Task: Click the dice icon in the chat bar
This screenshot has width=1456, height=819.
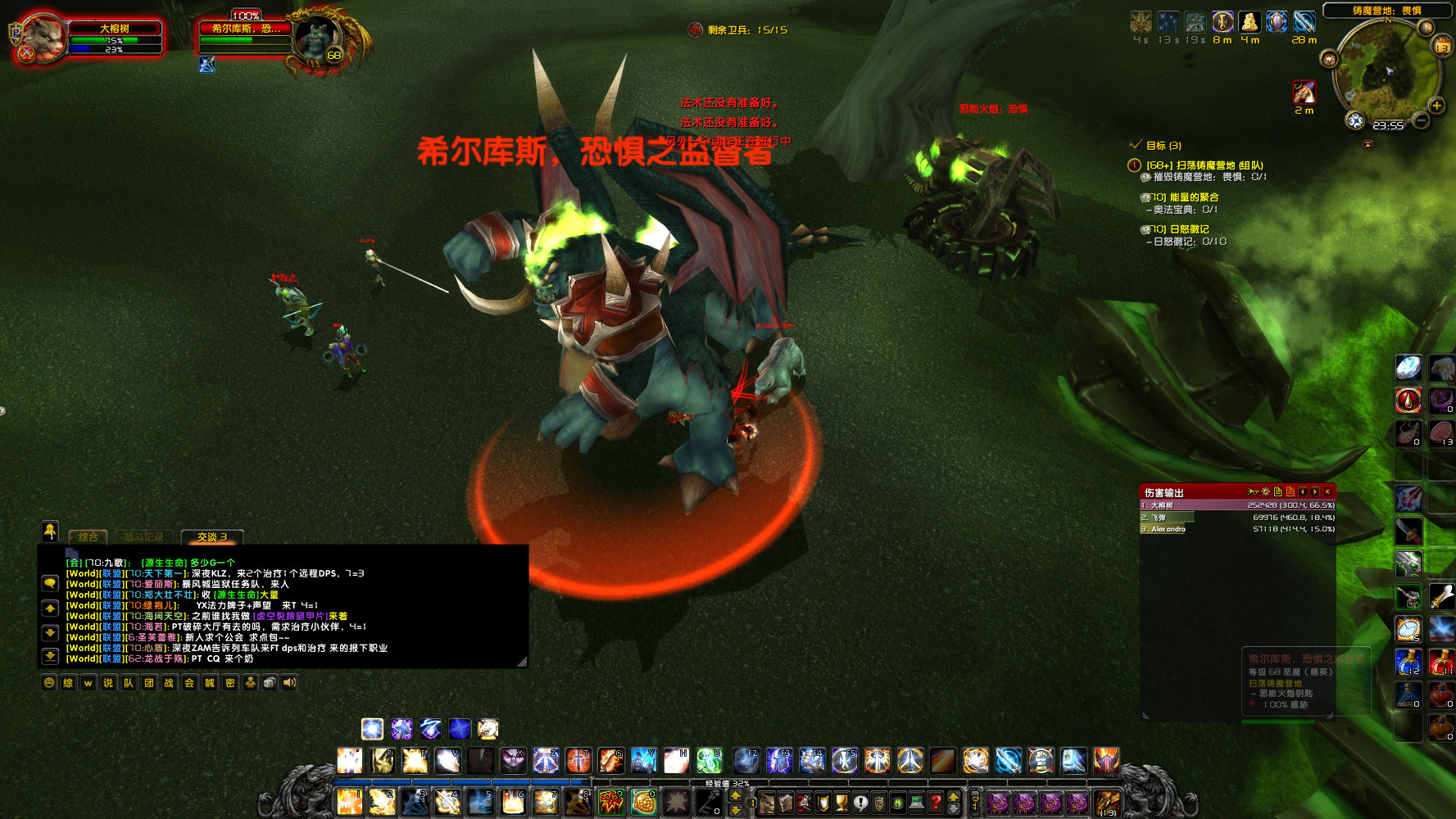Action: pos(270,682)
